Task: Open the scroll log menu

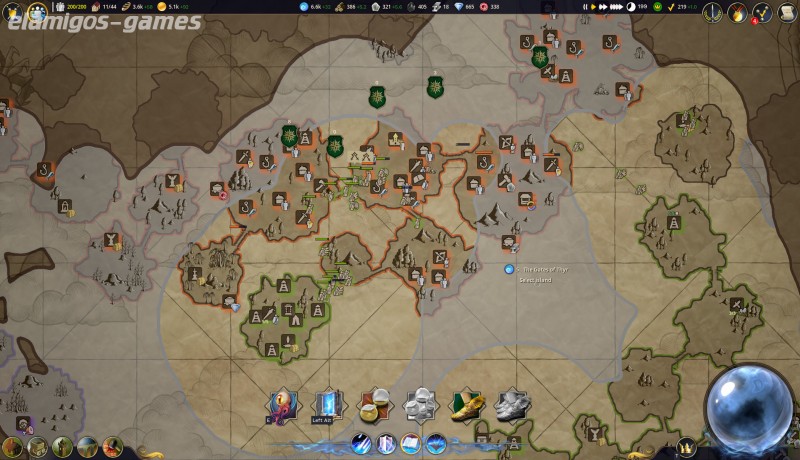Action: [788, 13]
